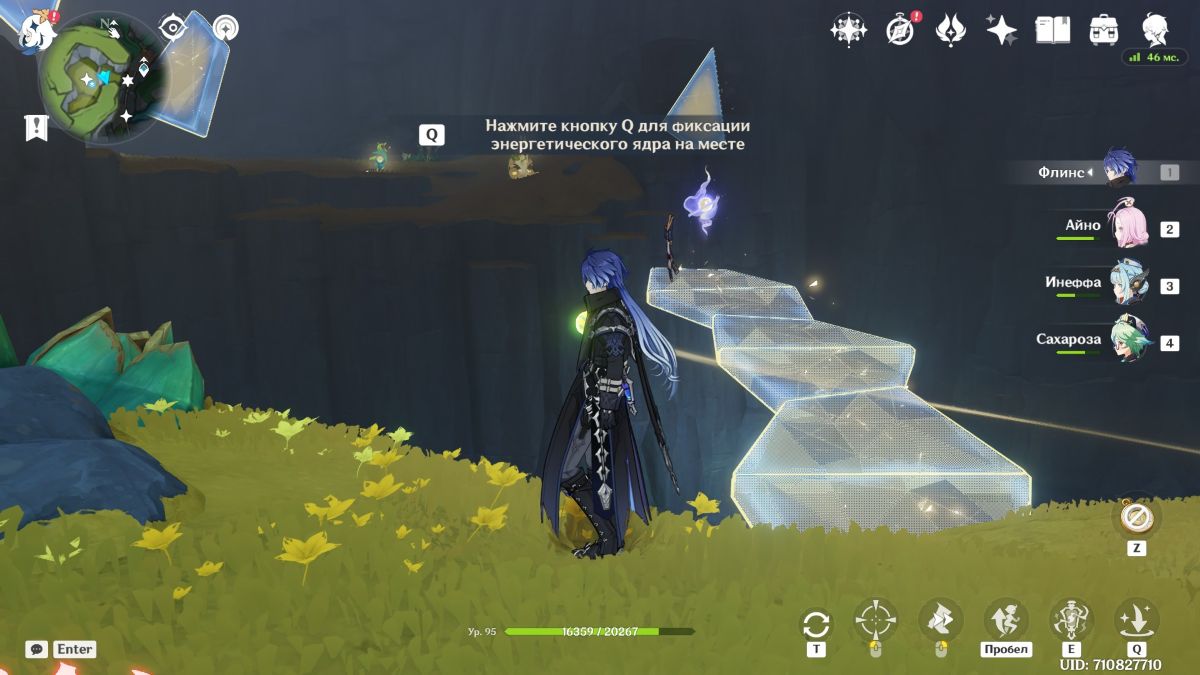
Task: Open the four-pointed star compass icon with dots
Action: pyautogui.click(x=848, y=30)
